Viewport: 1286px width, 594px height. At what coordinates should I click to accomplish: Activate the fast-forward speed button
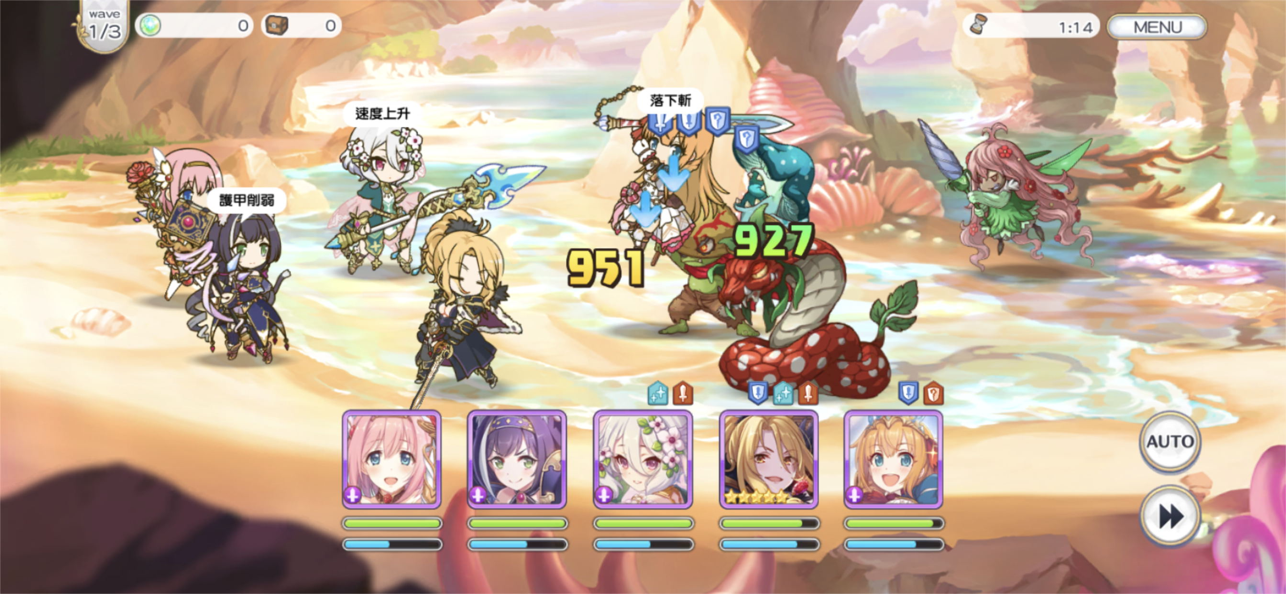pos(1170,516)
